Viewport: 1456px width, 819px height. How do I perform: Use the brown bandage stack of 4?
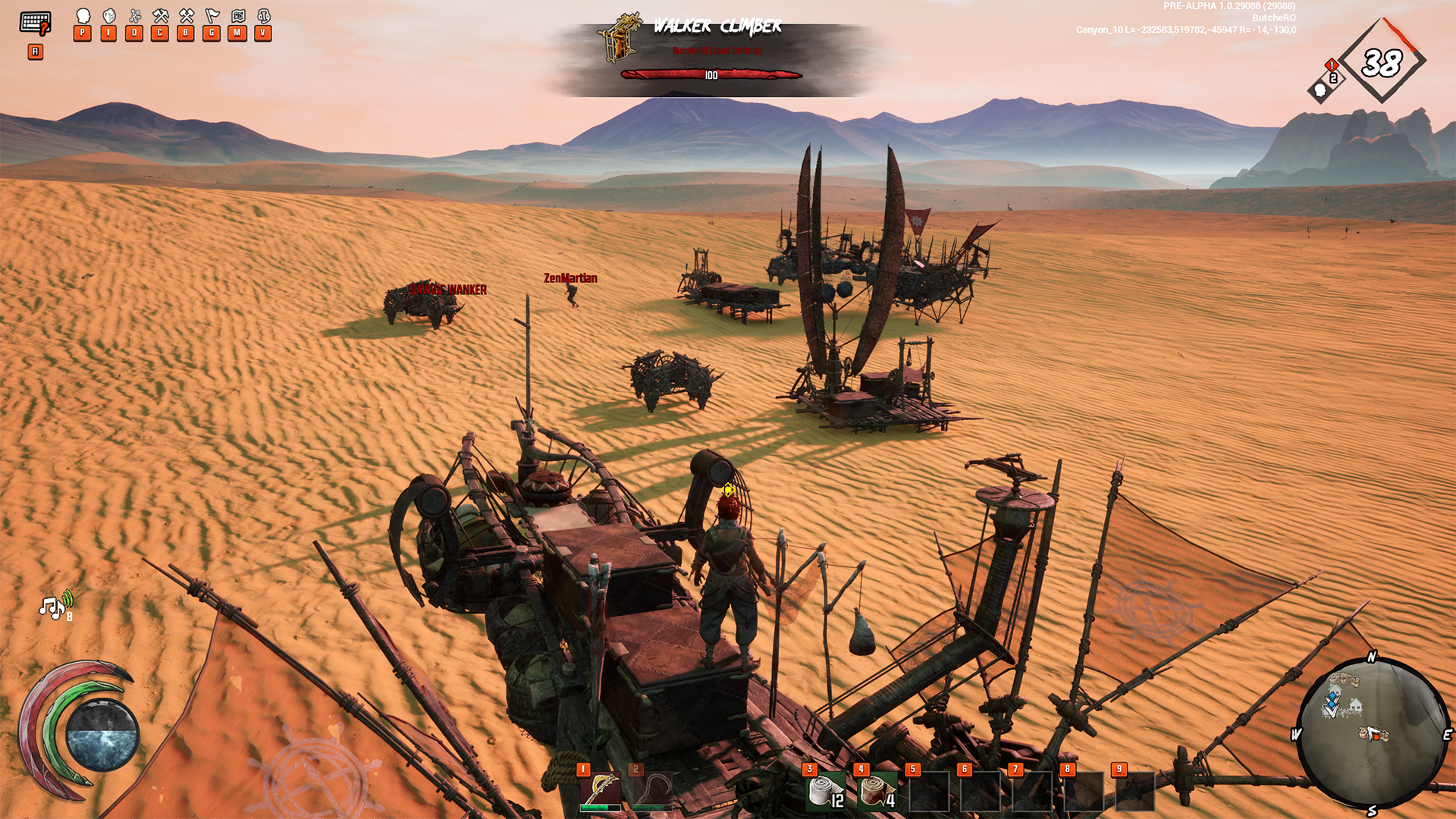[877, 791]
